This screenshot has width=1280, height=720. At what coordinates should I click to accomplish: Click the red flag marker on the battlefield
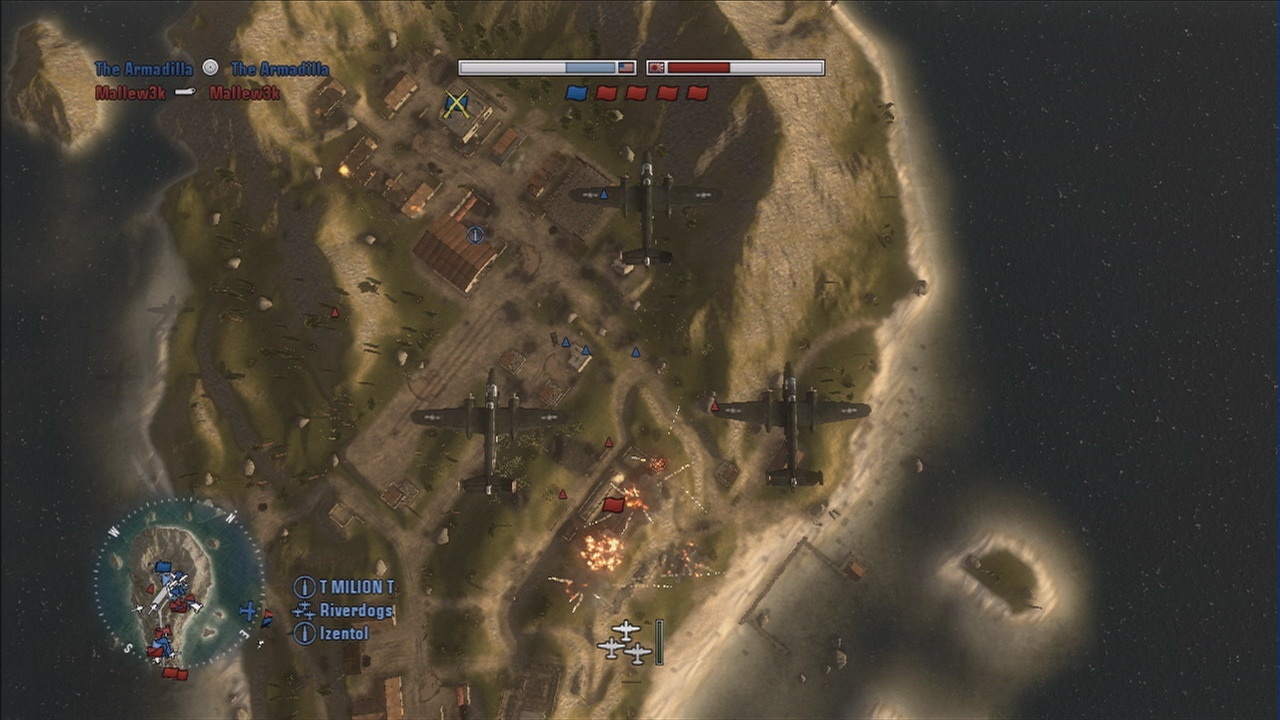(x=614, y=504)
